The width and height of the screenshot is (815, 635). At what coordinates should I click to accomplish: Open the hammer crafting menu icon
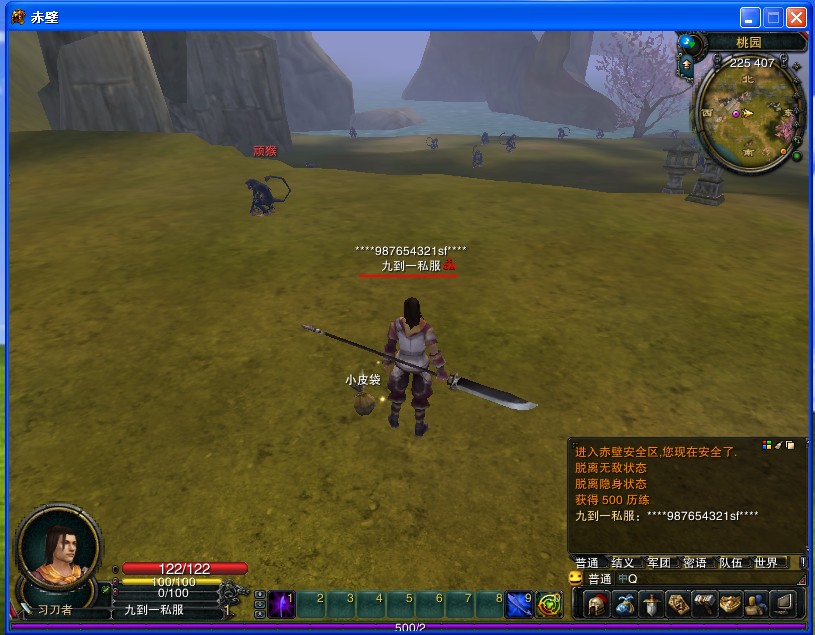tap(704, 604)
